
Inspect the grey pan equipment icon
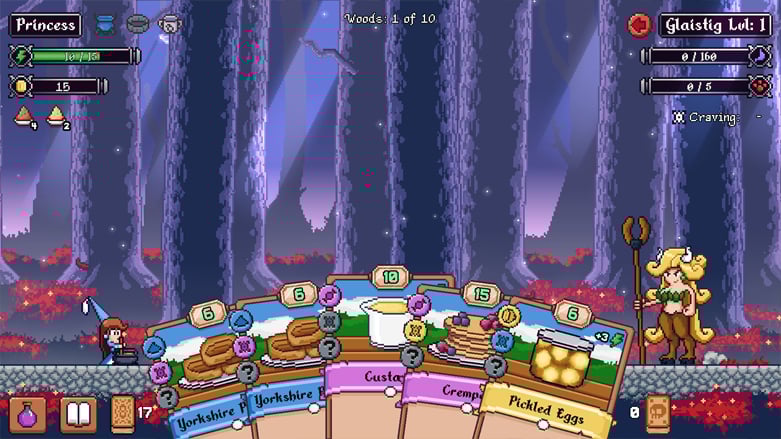click(x=137, y=24)
